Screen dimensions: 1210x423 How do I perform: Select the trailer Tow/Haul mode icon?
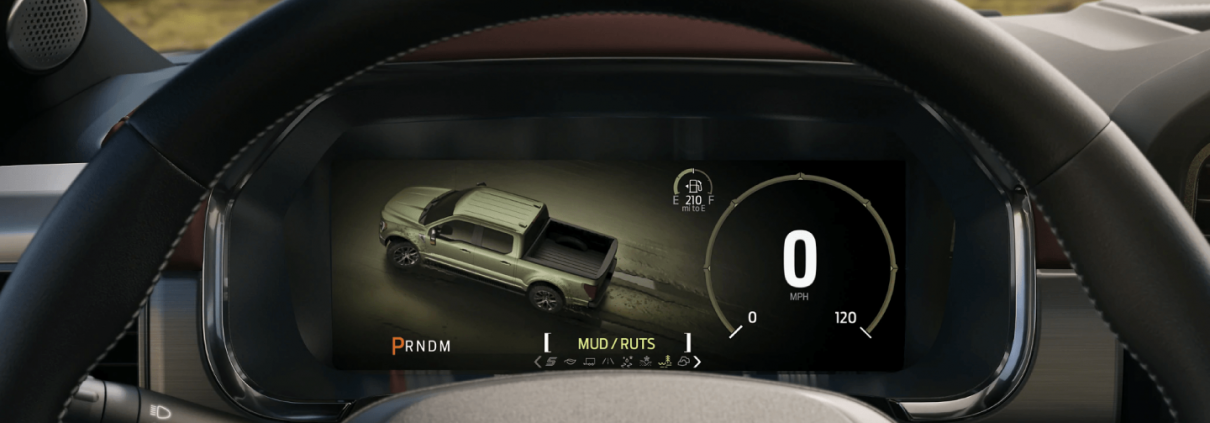tap(589, 362)
